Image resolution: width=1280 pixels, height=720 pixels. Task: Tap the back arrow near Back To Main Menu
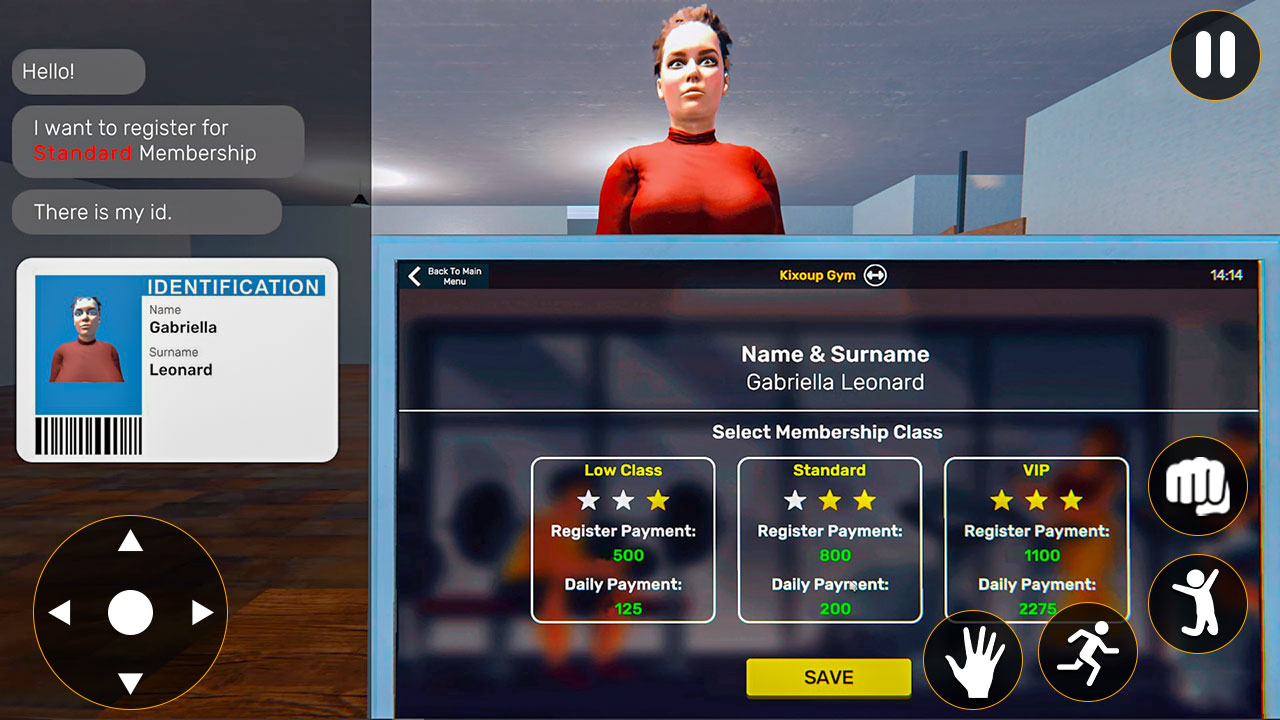click(415, 275)
